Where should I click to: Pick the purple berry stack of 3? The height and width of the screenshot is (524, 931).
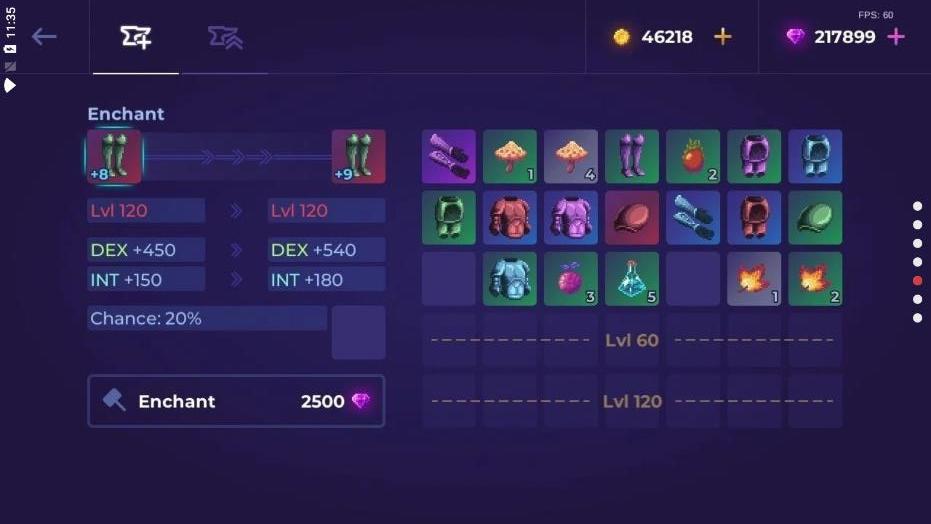coord(571,279)
